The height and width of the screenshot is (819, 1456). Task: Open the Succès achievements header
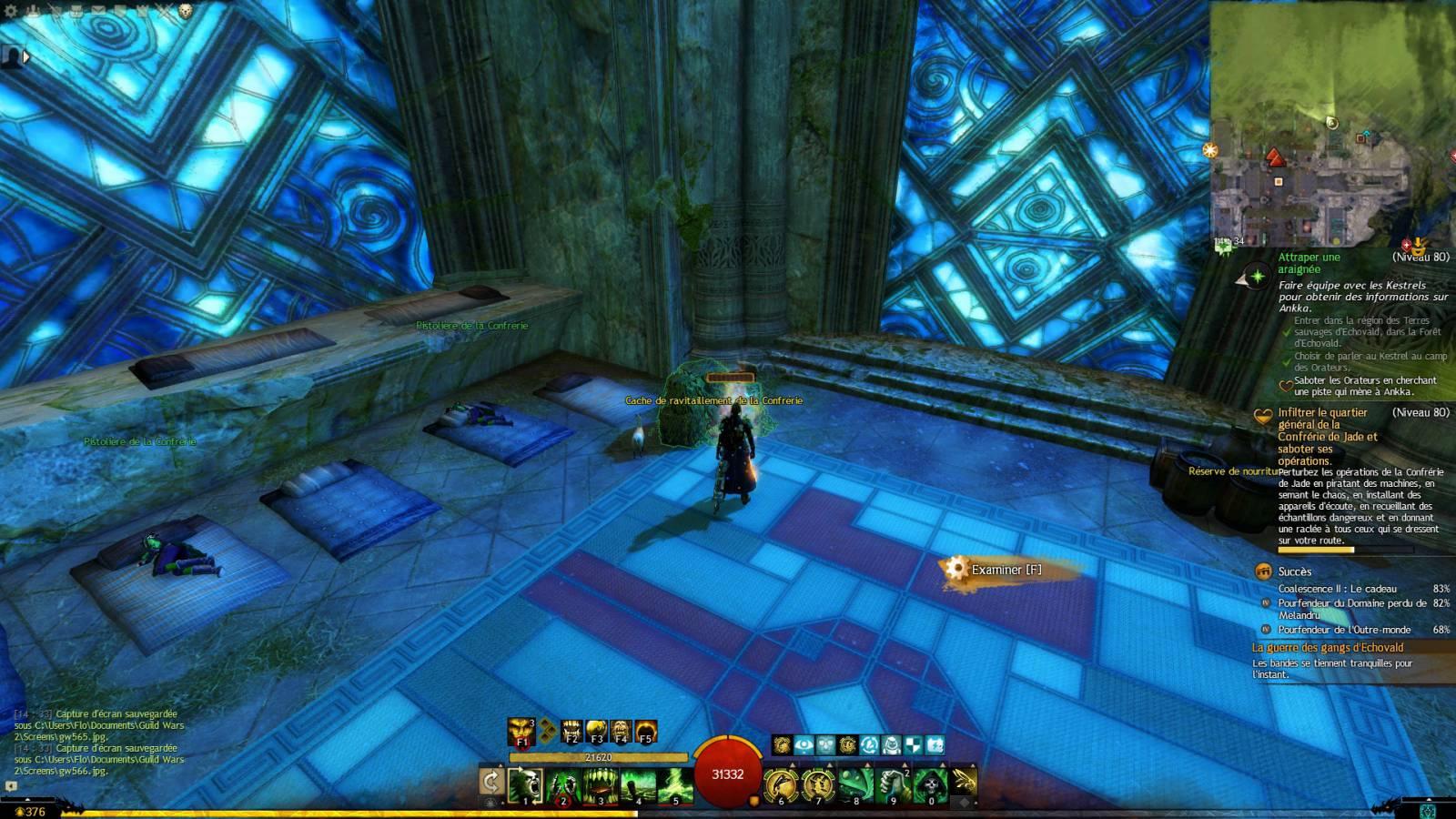[x=1294, y=571]
